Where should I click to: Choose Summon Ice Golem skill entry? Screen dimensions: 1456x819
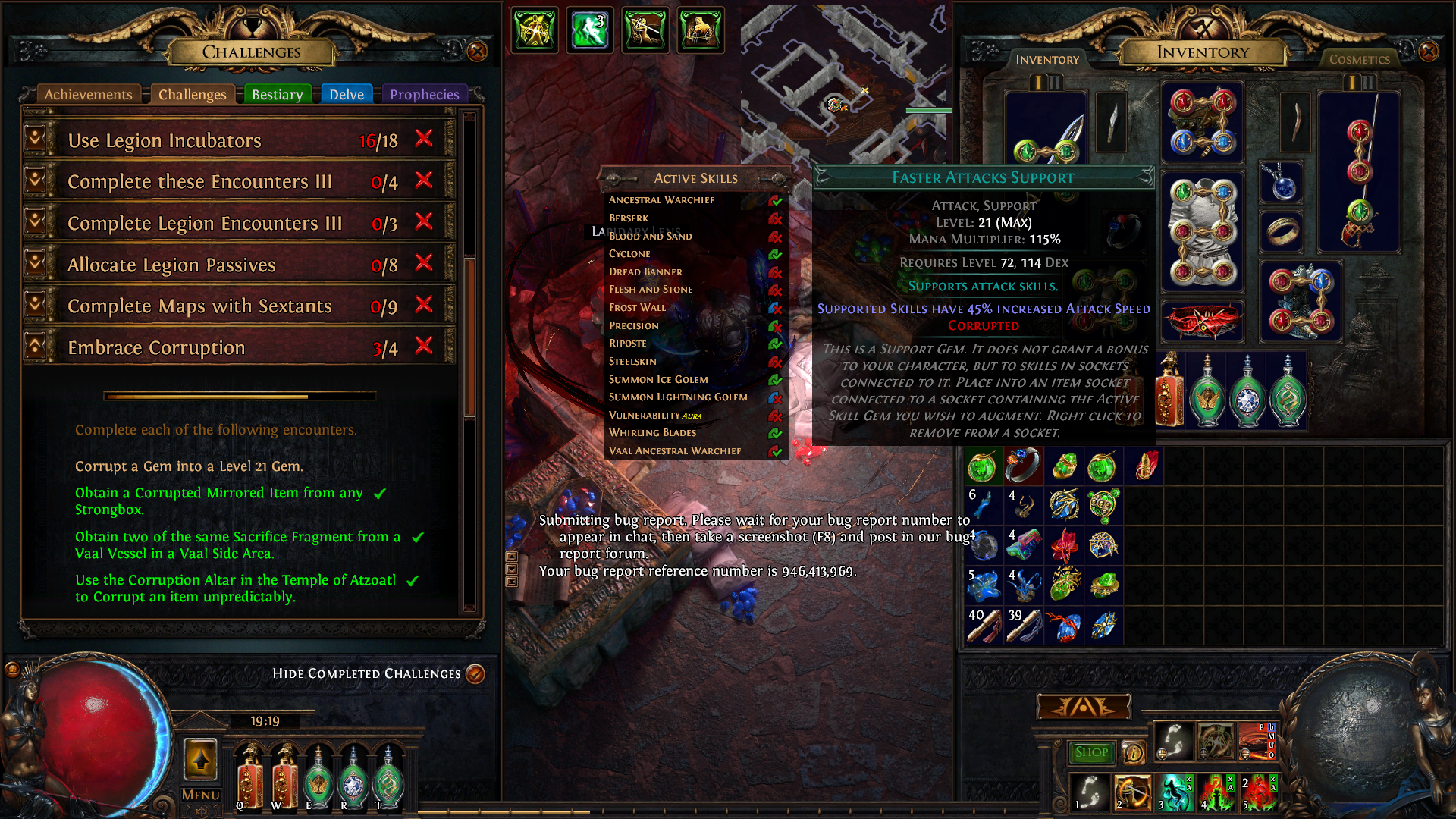[x=658, y=379]
